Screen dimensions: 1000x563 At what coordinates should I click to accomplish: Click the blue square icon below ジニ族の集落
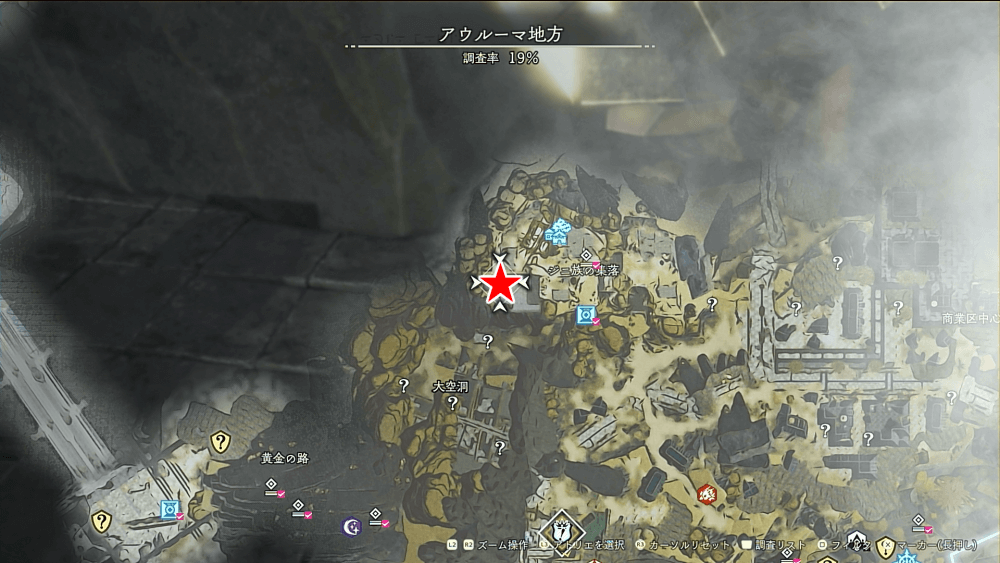tap(586, 315)
